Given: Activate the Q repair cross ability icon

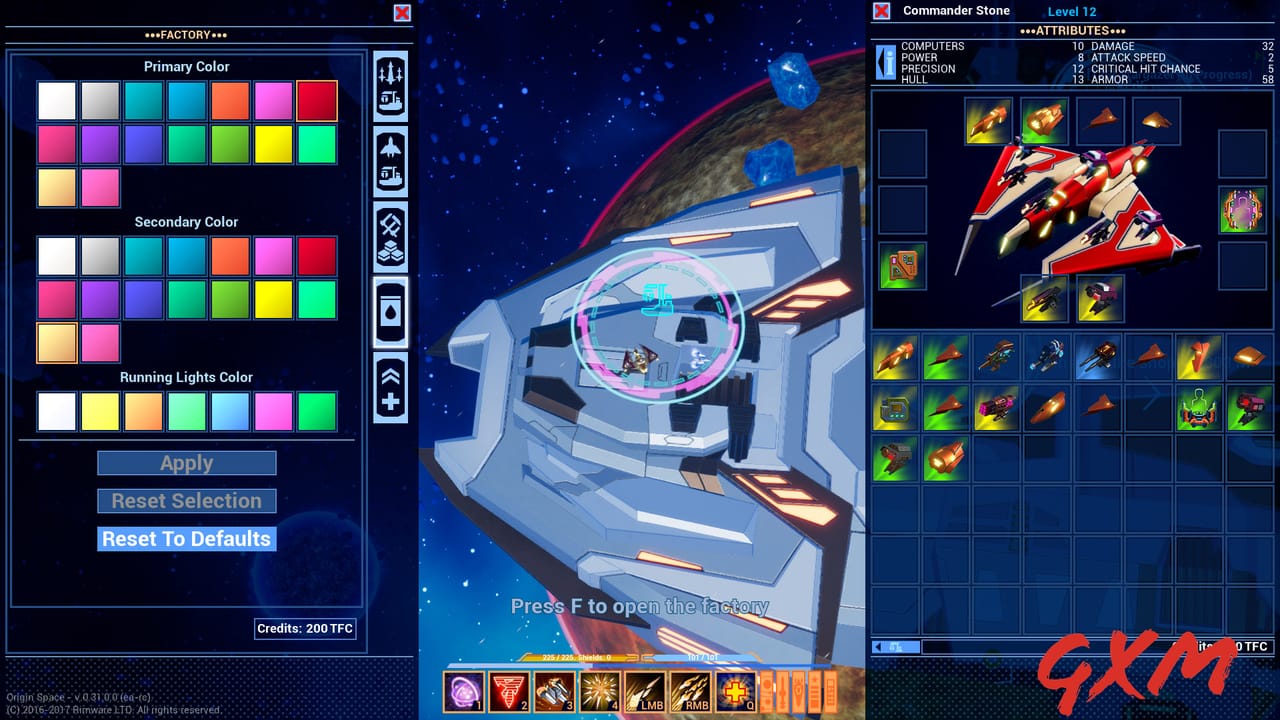Looking at the screenshot, I should 735,691.
